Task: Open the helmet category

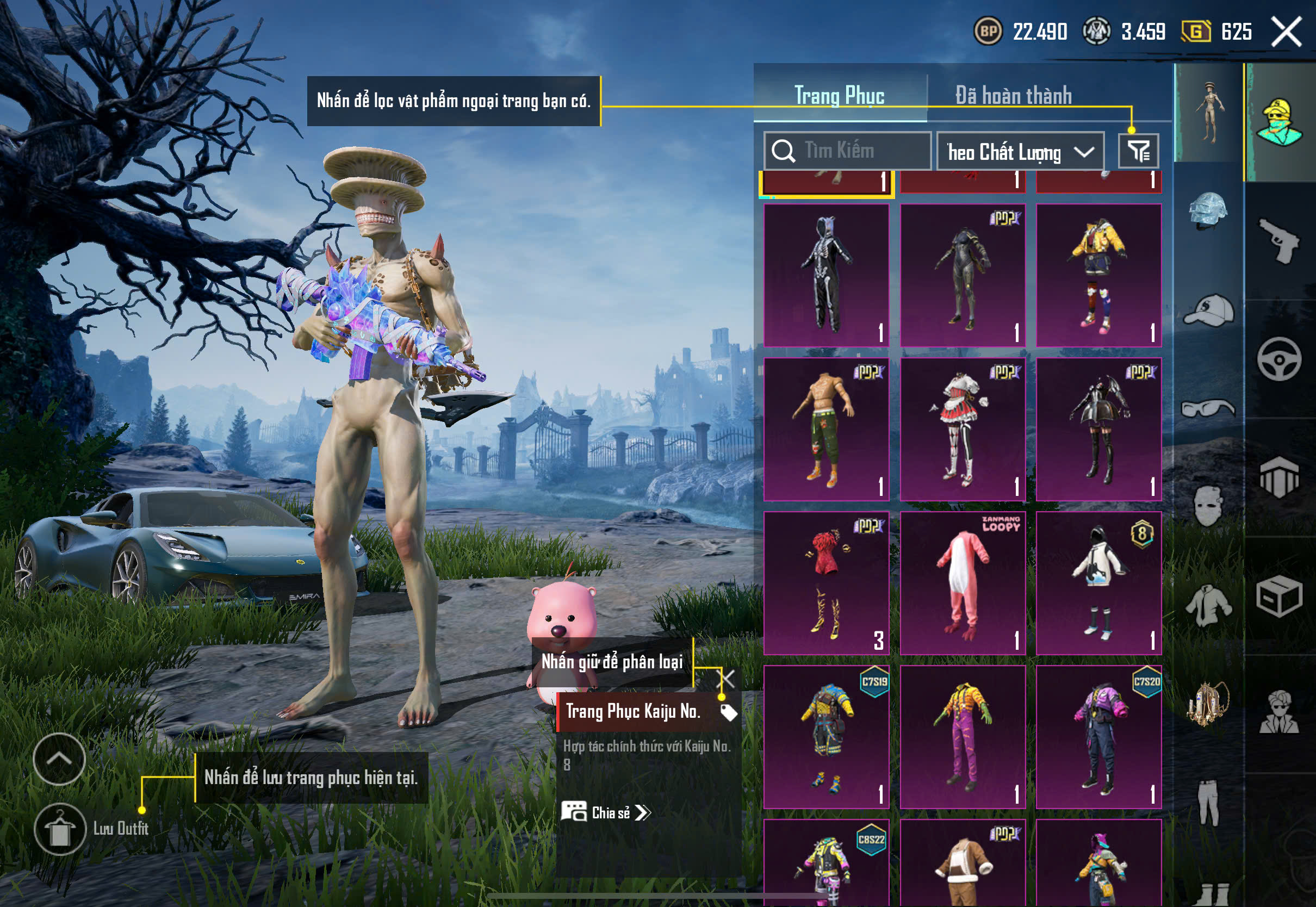Action: pos(1208,210)
